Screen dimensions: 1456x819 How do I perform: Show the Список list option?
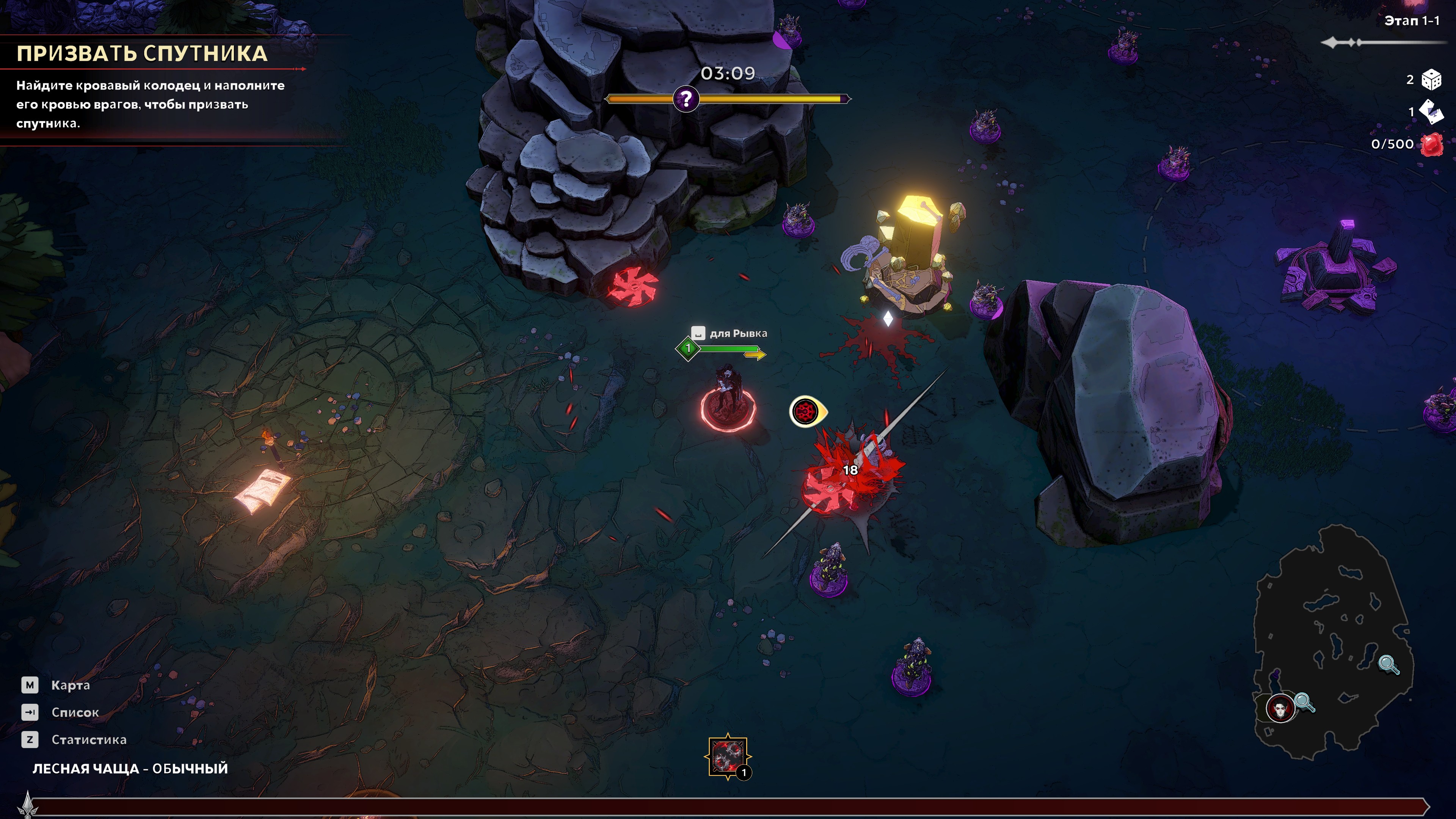(75, 712)
